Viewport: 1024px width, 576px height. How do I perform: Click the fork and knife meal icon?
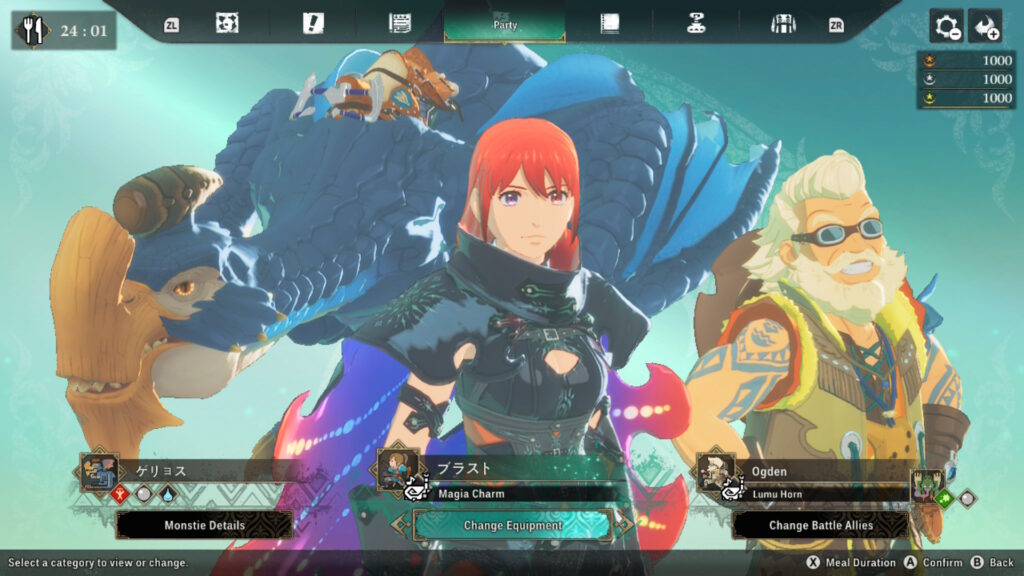pyautogui.click(x=34, y=30)
